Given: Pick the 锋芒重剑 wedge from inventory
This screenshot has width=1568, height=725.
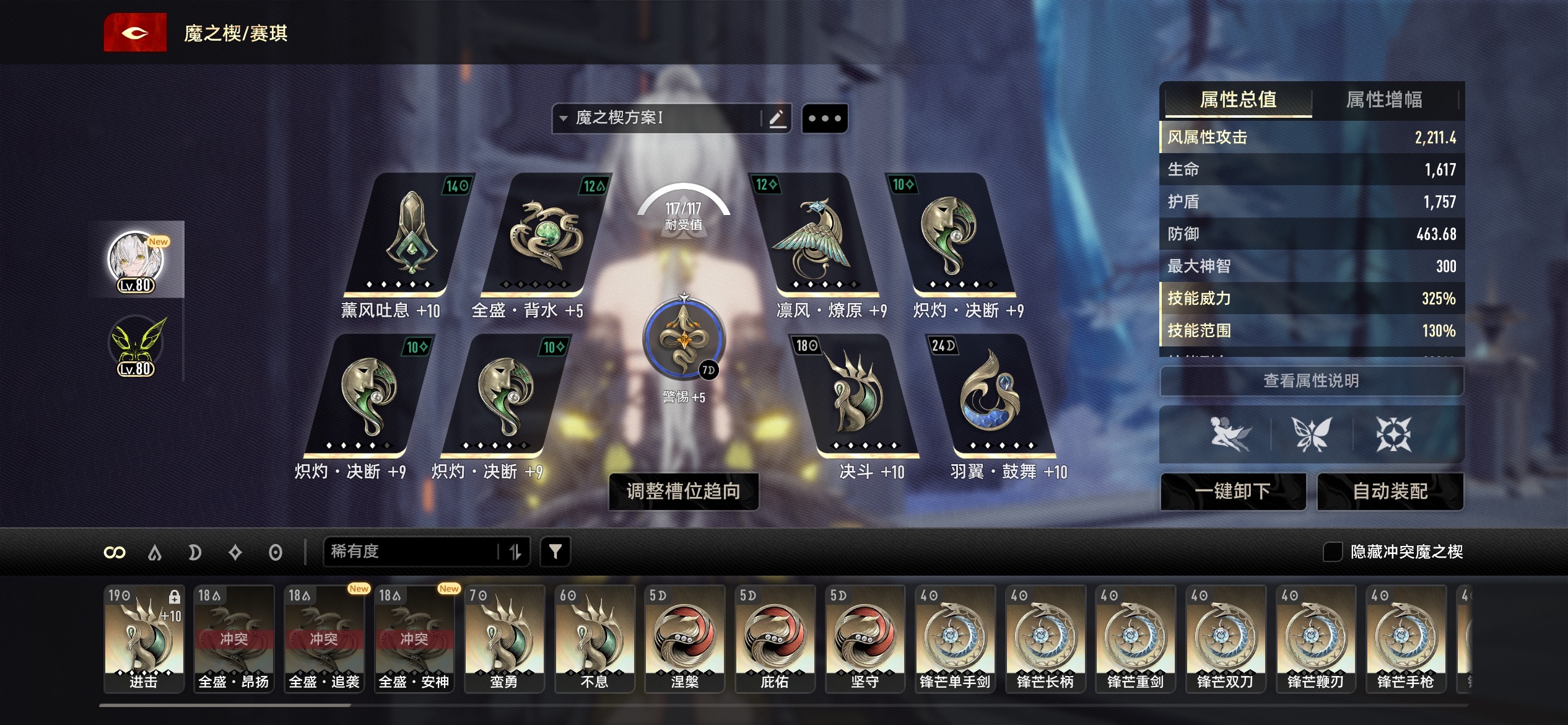Looking at the screenshot, I should coord(1135,637).
